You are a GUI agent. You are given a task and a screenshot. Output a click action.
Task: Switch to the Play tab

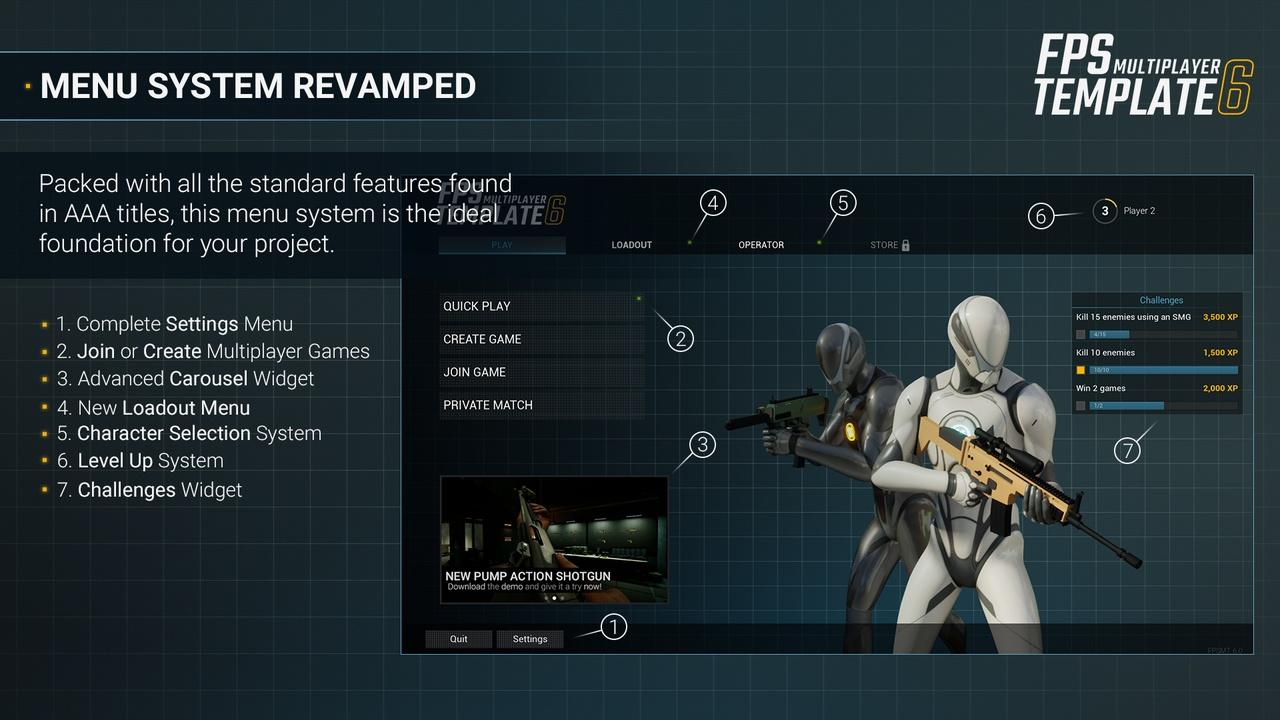(502, 245)
